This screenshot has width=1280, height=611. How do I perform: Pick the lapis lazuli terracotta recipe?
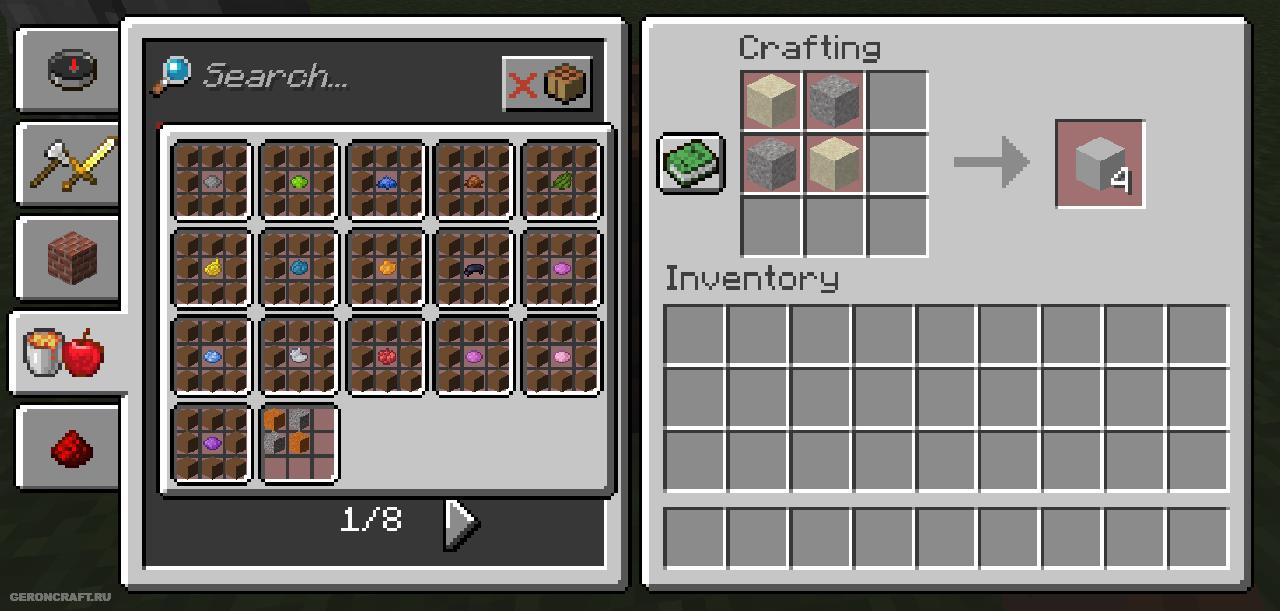387,181
